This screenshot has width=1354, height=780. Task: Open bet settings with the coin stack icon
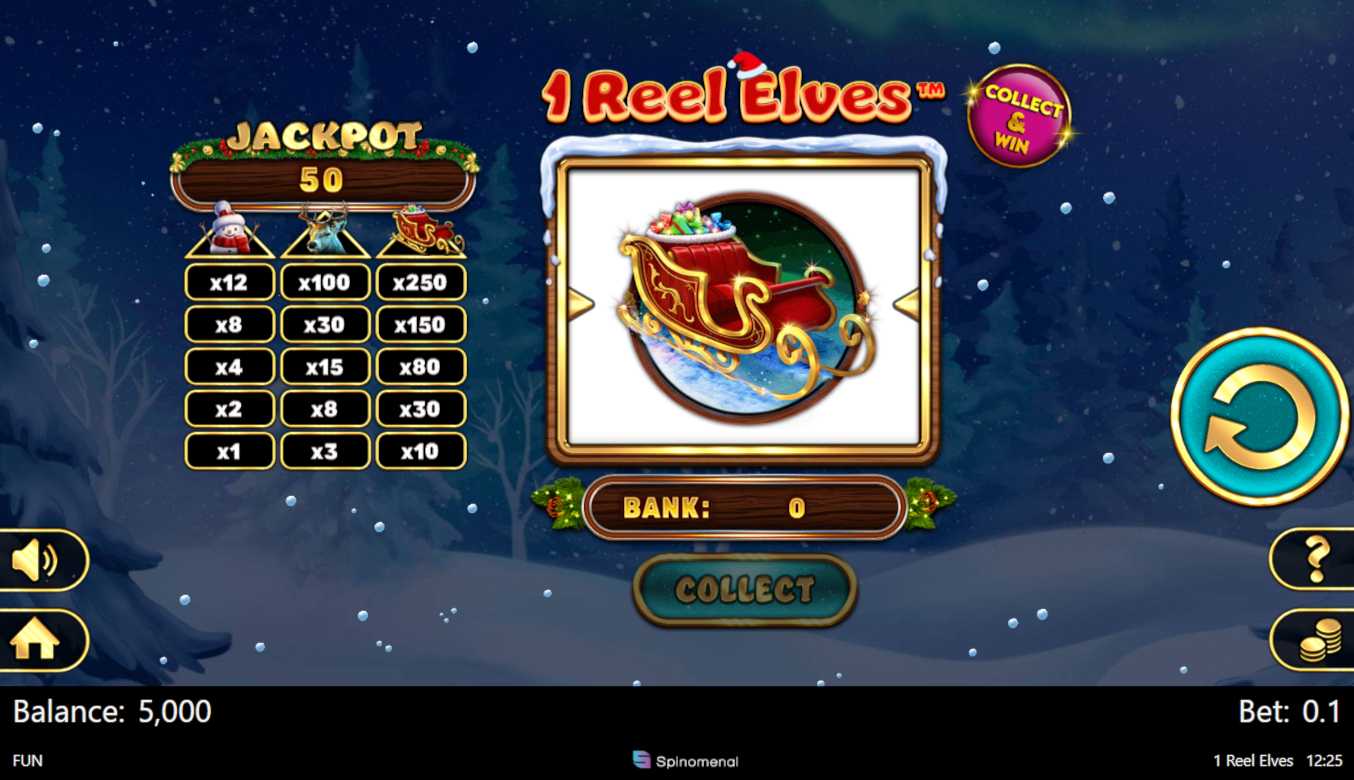pyautogui.click(x=1319, y=640)
